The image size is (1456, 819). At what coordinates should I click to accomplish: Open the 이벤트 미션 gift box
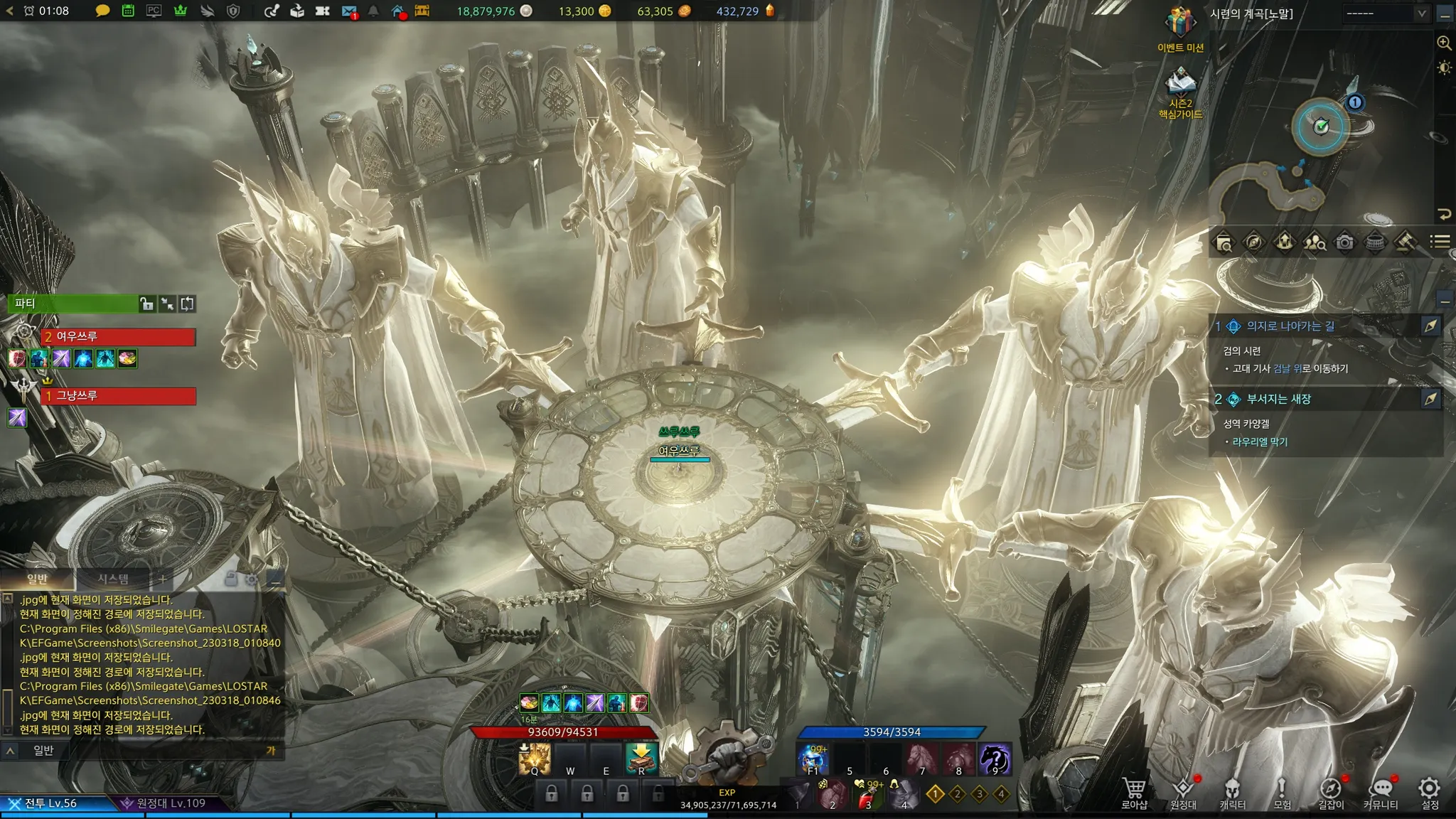(x=1179, y=25)
